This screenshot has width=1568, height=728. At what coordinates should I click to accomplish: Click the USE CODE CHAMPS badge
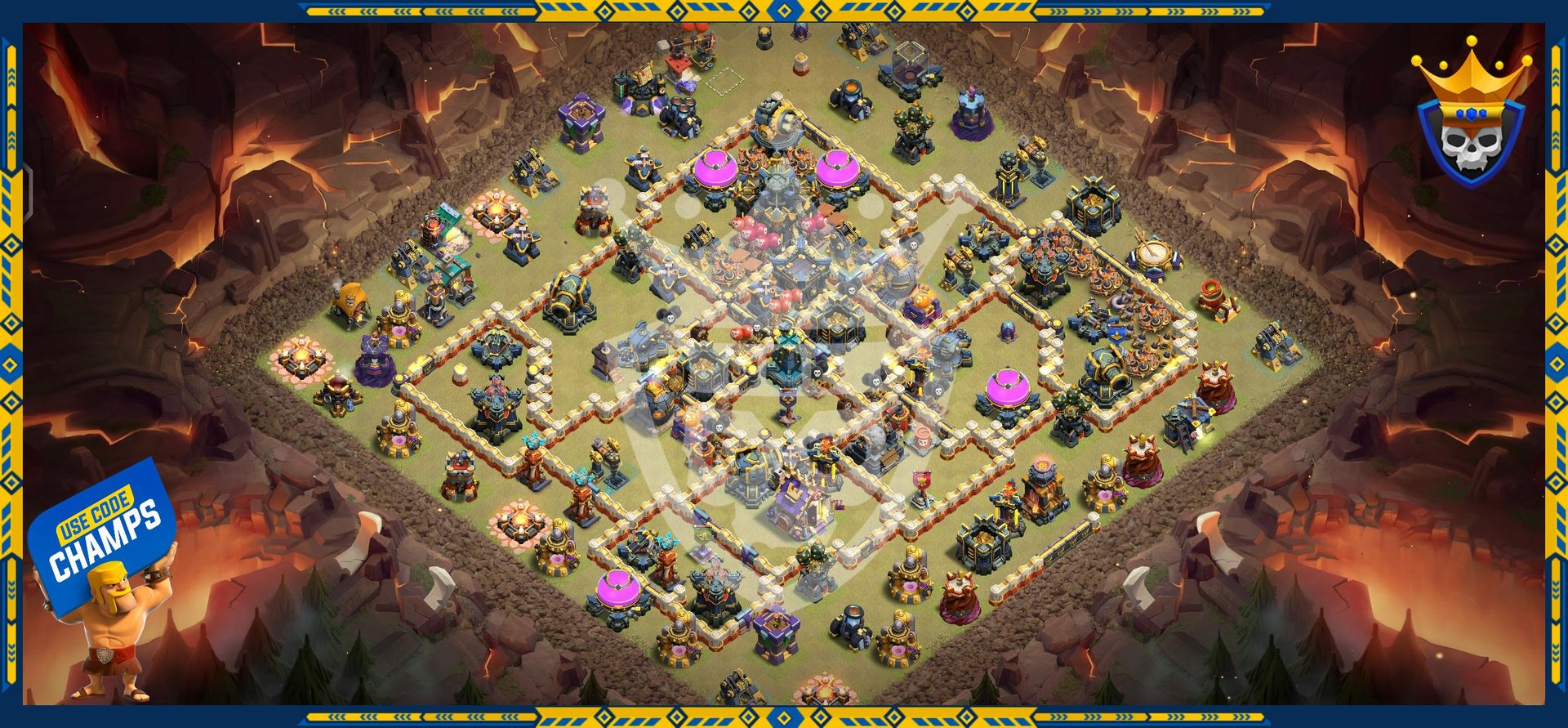click(104, 533)
